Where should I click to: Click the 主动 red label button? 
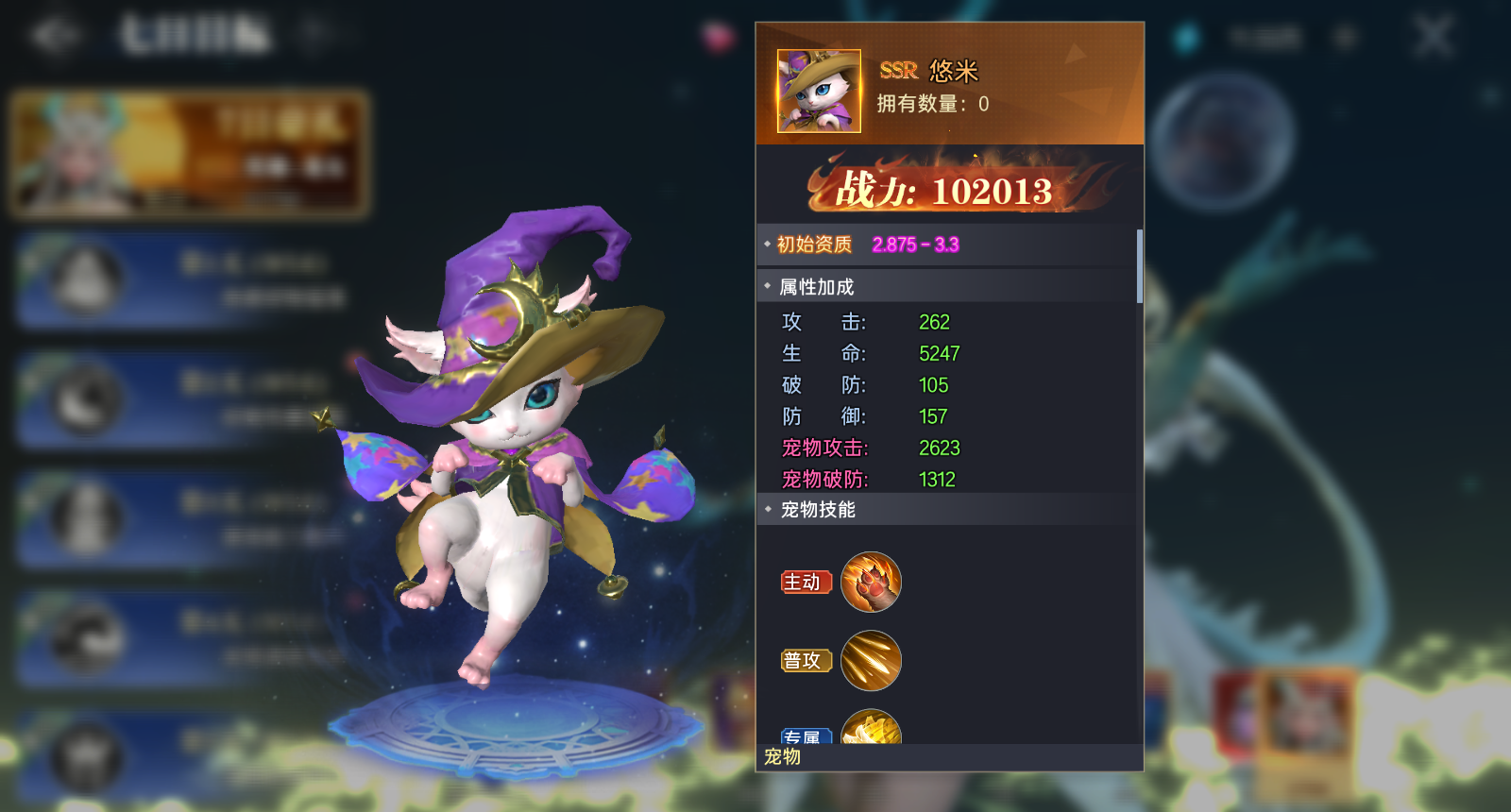coord(805,583)
